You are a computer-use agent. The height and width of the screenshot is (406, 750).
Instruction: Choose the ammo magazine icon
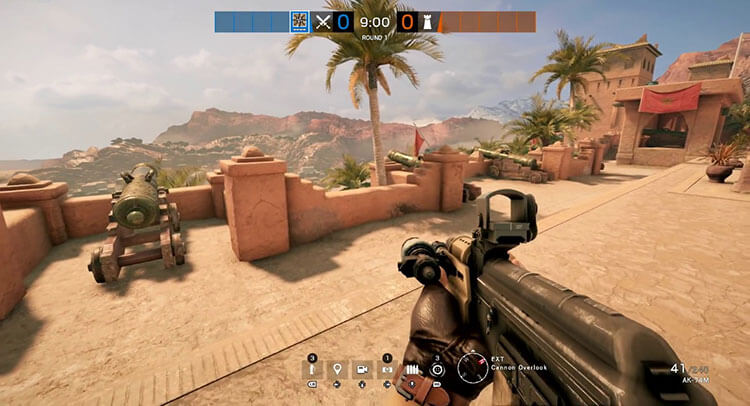point(412,370)
